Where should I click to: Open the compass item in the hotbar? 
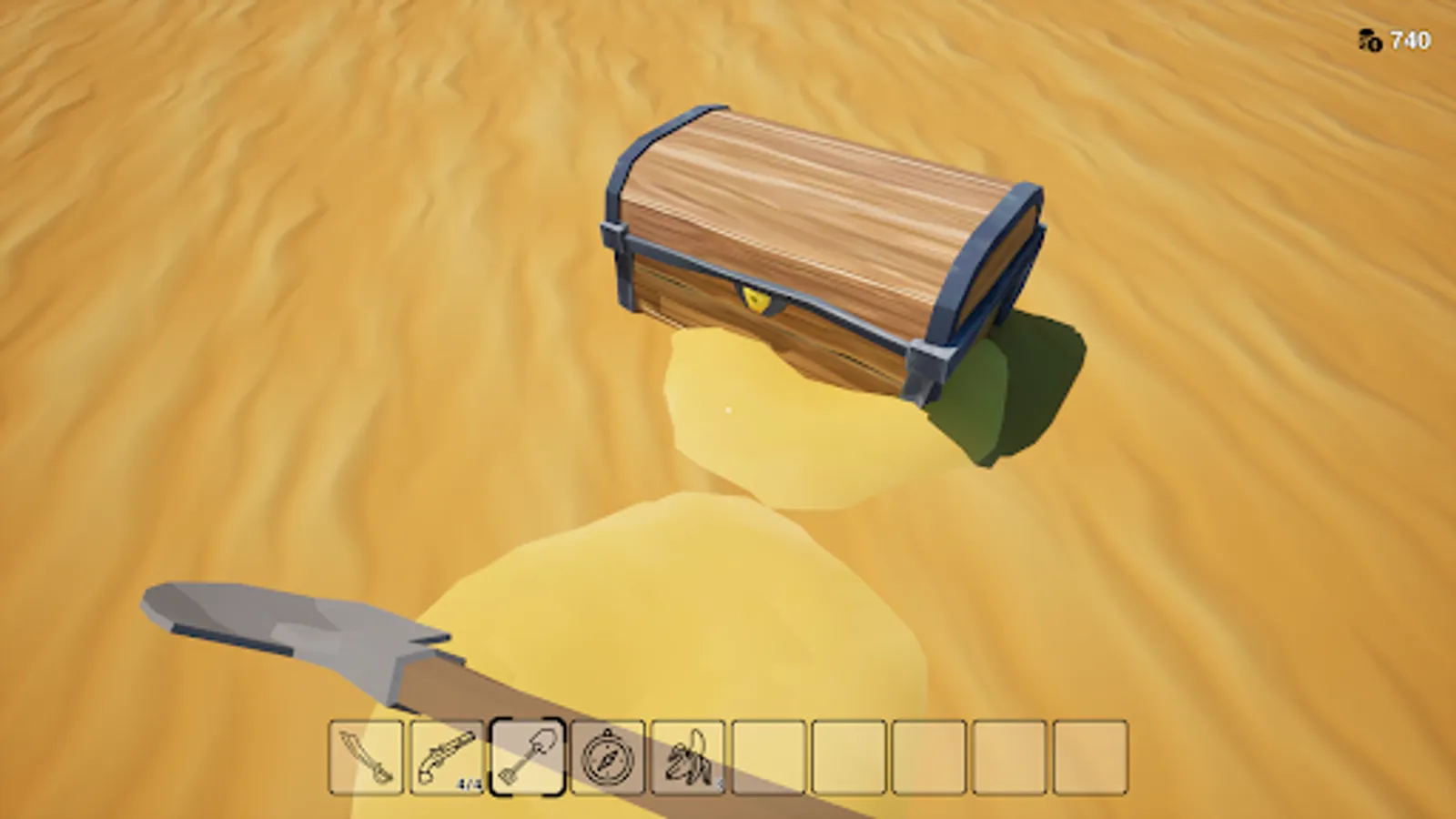point(606,755)
